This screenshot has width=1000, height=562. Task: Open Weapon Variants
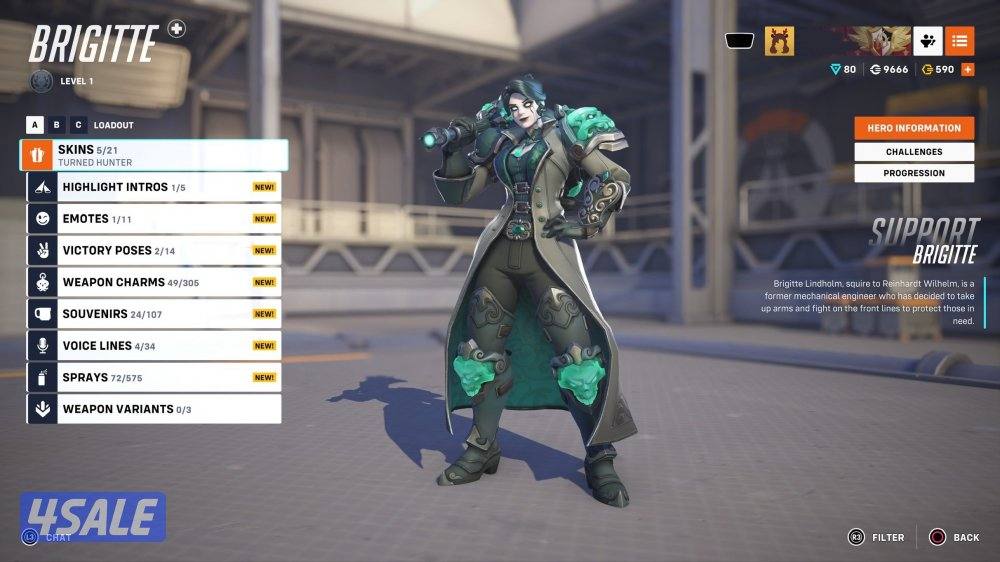[x=154, y=409]
